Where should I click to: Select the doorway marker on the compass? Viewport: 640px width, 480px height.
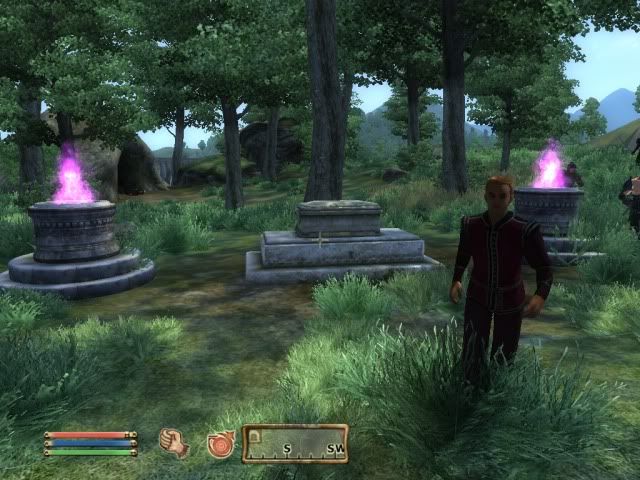(255, 437)
